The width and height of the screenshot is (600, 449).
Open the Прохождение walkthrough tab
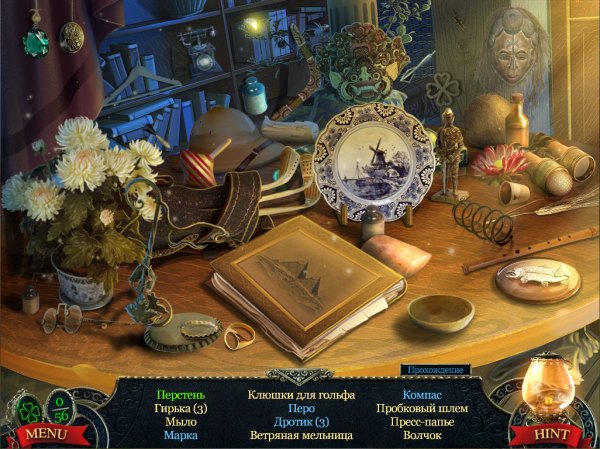434,370
